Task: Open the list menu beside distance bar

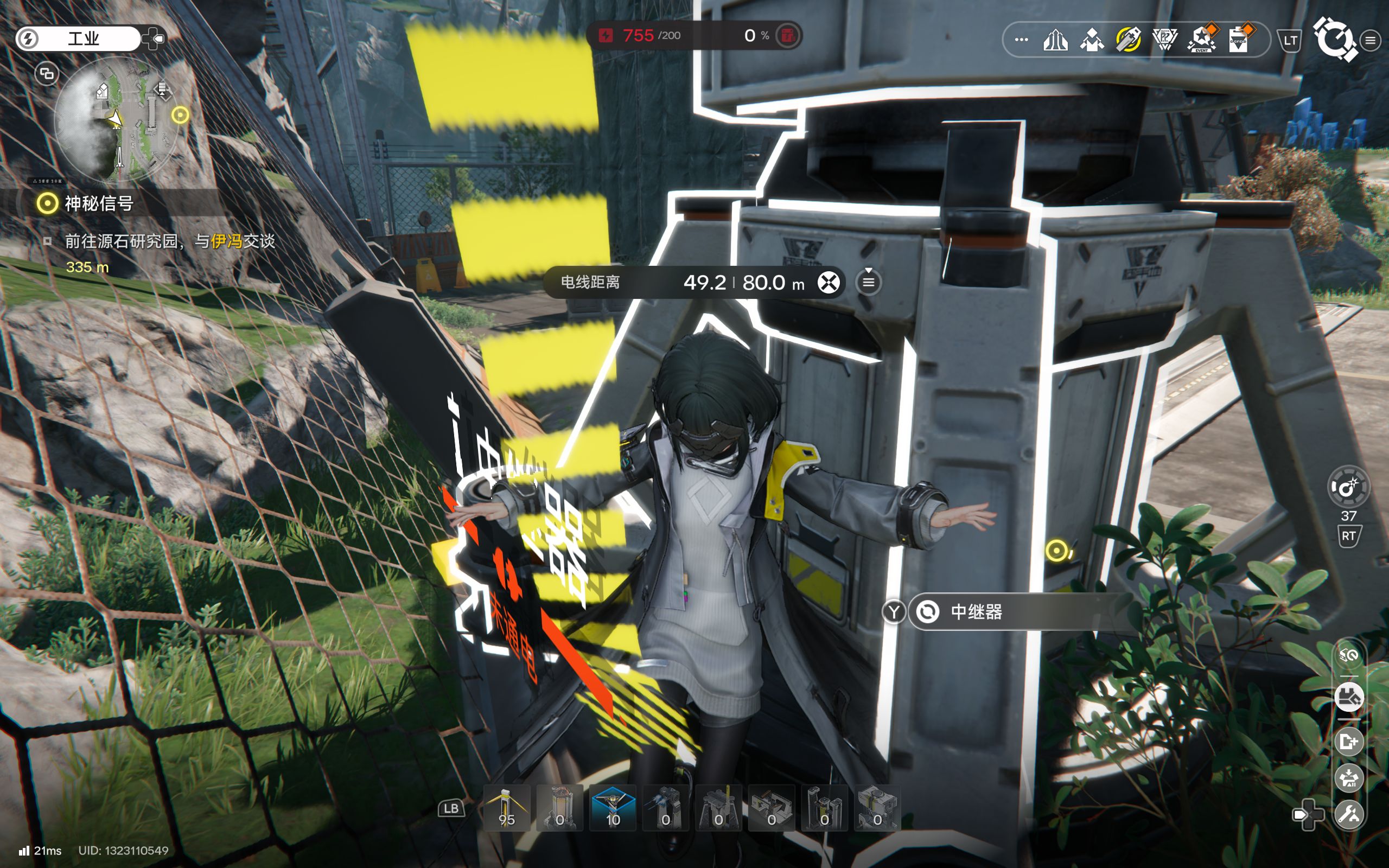Action: (869, 283)
